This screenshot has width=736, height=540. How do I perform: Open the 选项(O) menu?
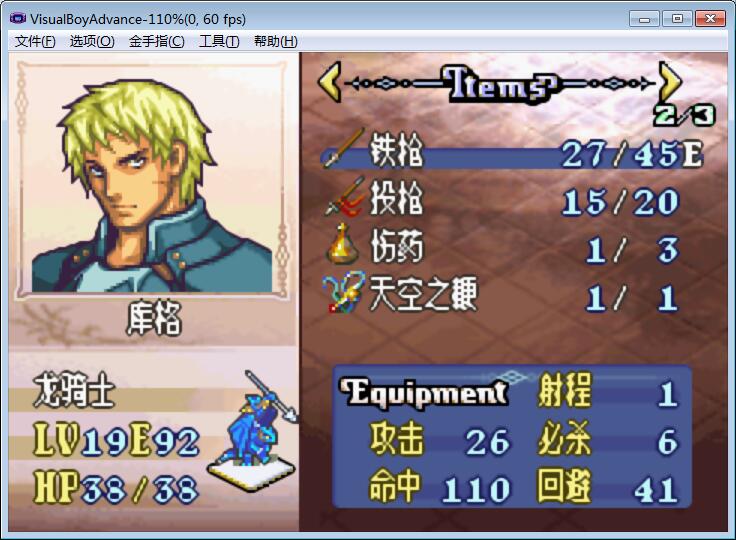[x=92, y=41]
